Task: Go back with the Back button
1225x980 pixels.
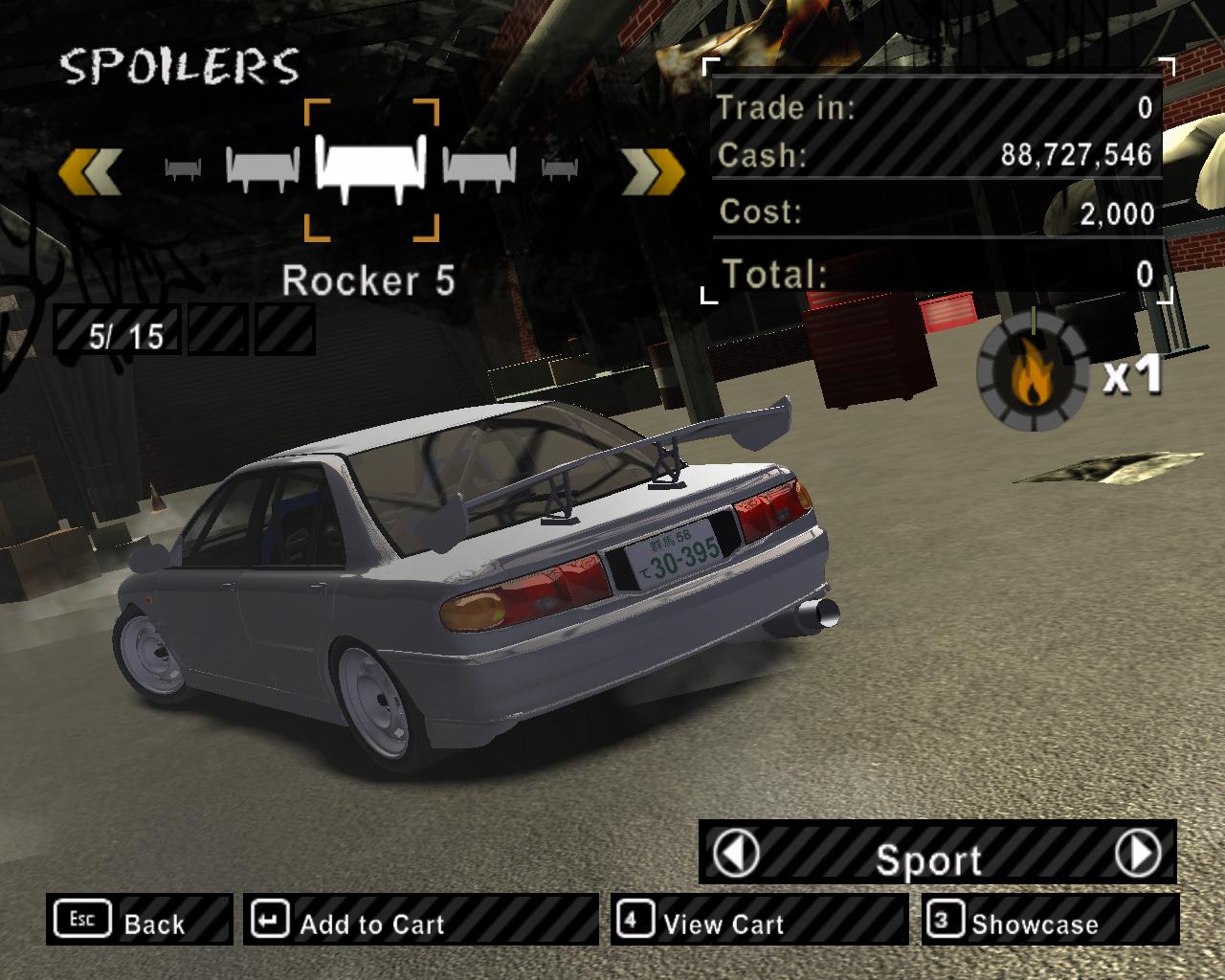Action: [x=138, y=921]
